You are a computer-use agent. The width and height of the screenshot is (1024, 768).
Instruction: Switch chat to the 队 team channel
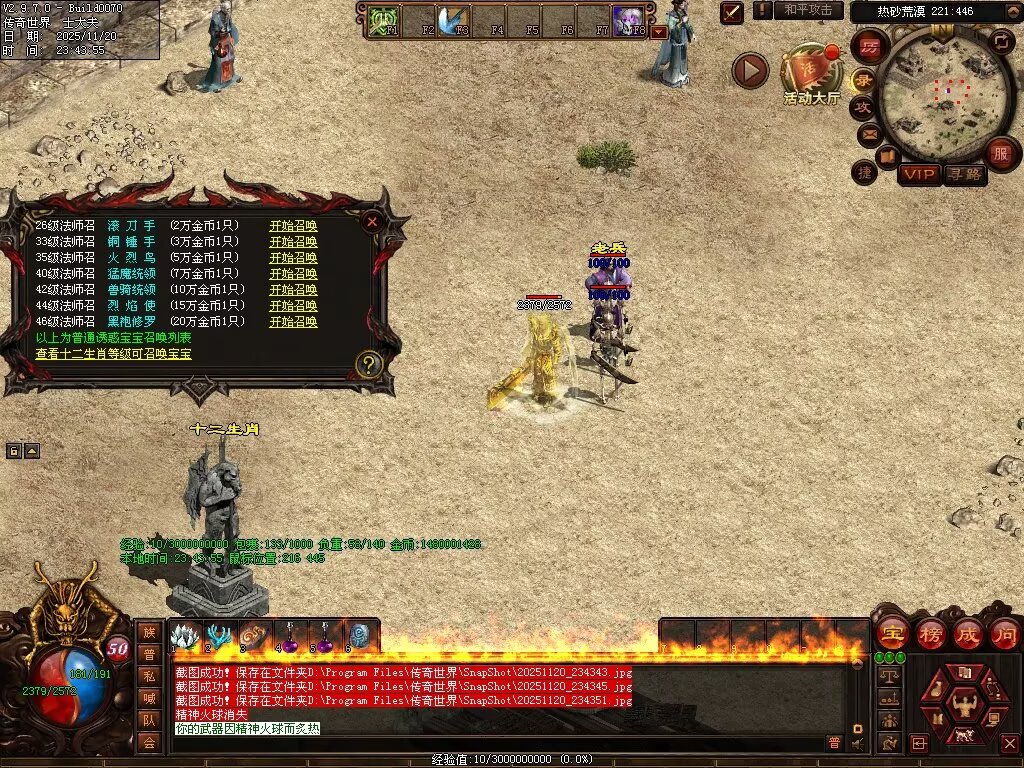[x=148, y=718]
